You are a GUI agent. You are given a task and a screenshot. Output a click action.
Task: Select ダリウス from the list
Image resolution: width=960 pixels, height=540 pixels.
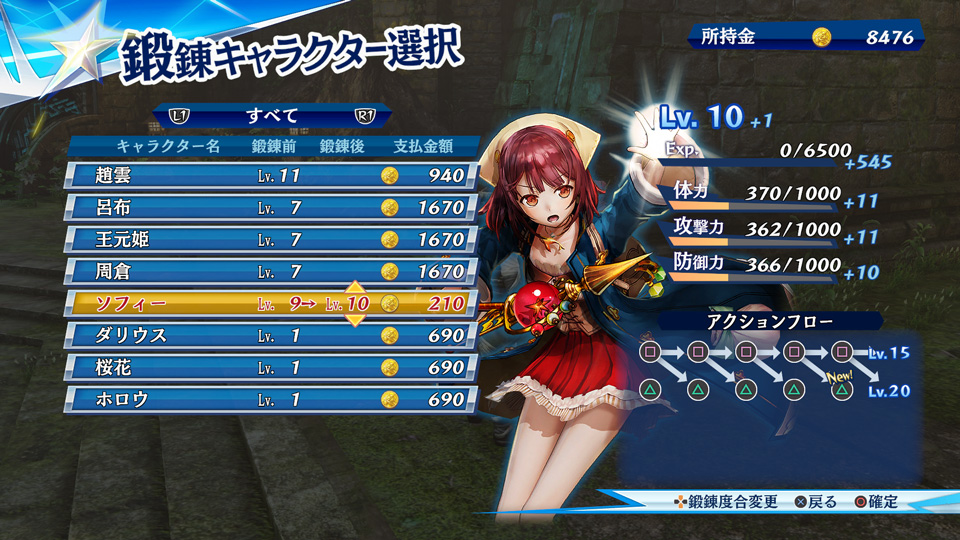pos(268,336)
